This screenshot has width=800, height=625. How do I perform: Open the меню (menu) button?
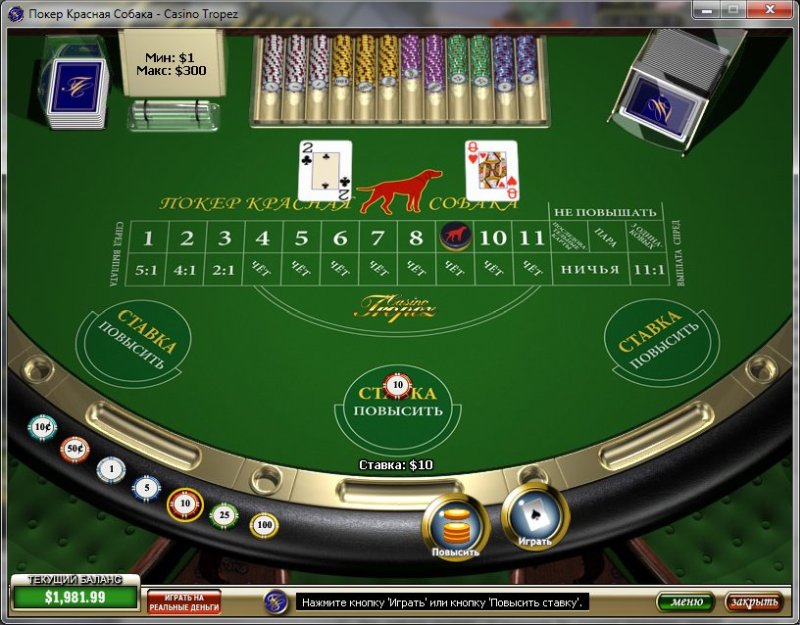point(685,602)
